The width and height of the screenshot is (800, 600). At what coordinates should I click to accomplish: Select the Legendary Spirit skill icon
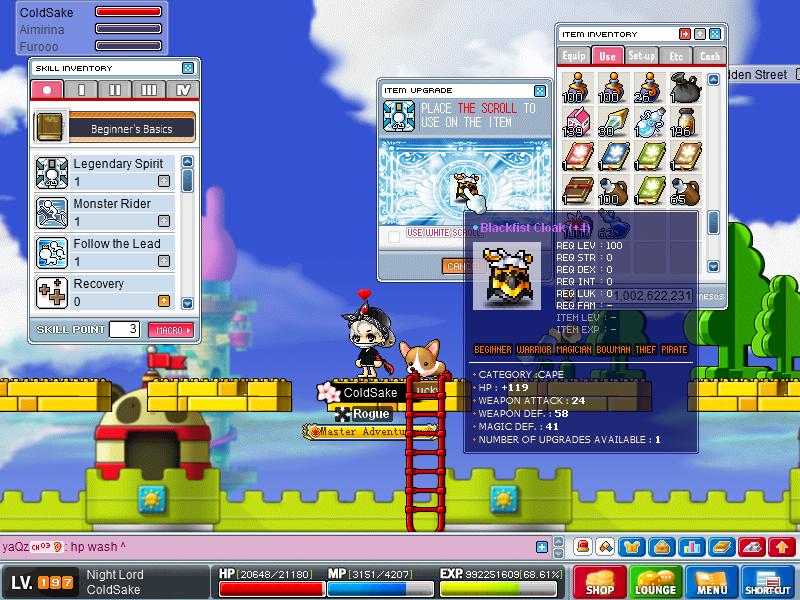pos(51,172)
